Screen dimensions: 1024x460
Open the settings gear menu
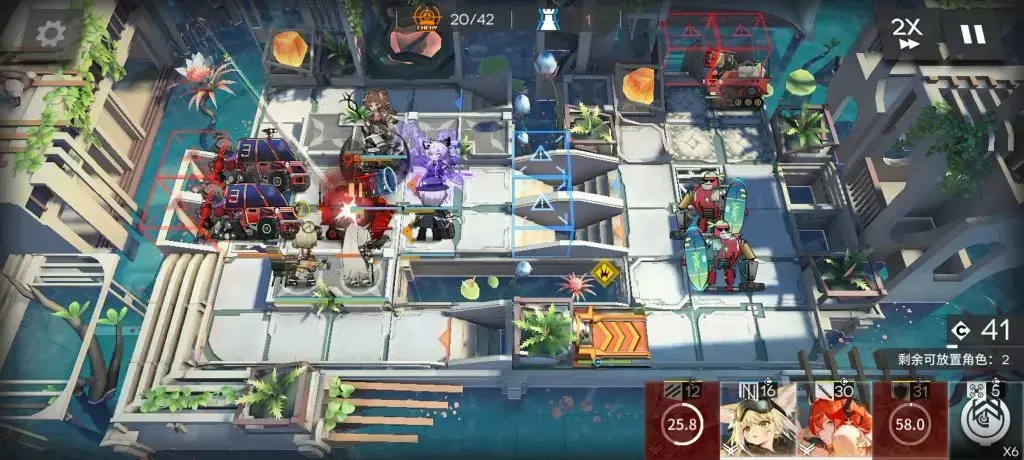[x=50, y=34]
